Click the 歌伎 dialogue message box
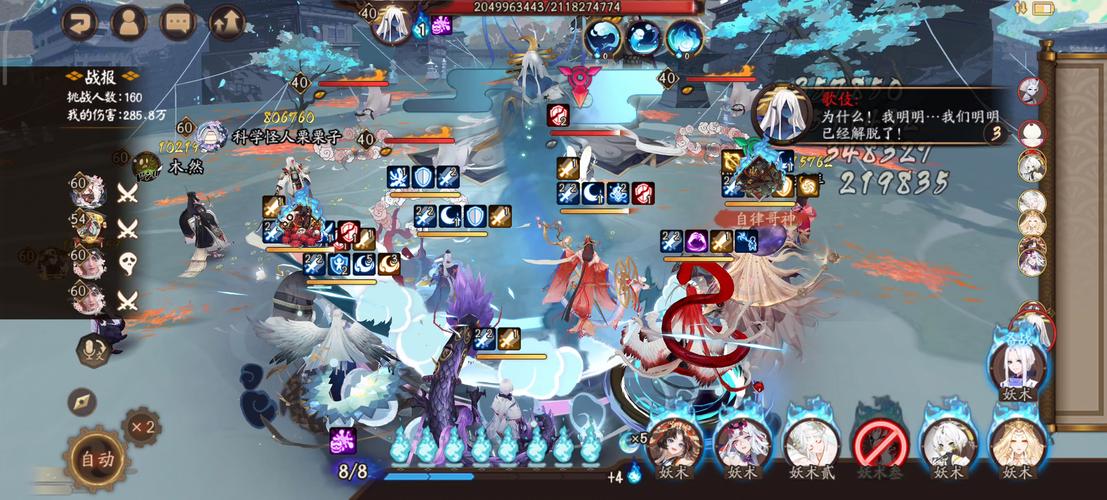This screenshot has height=500, width=1107. pyautogui.click(x=880, y=116)
